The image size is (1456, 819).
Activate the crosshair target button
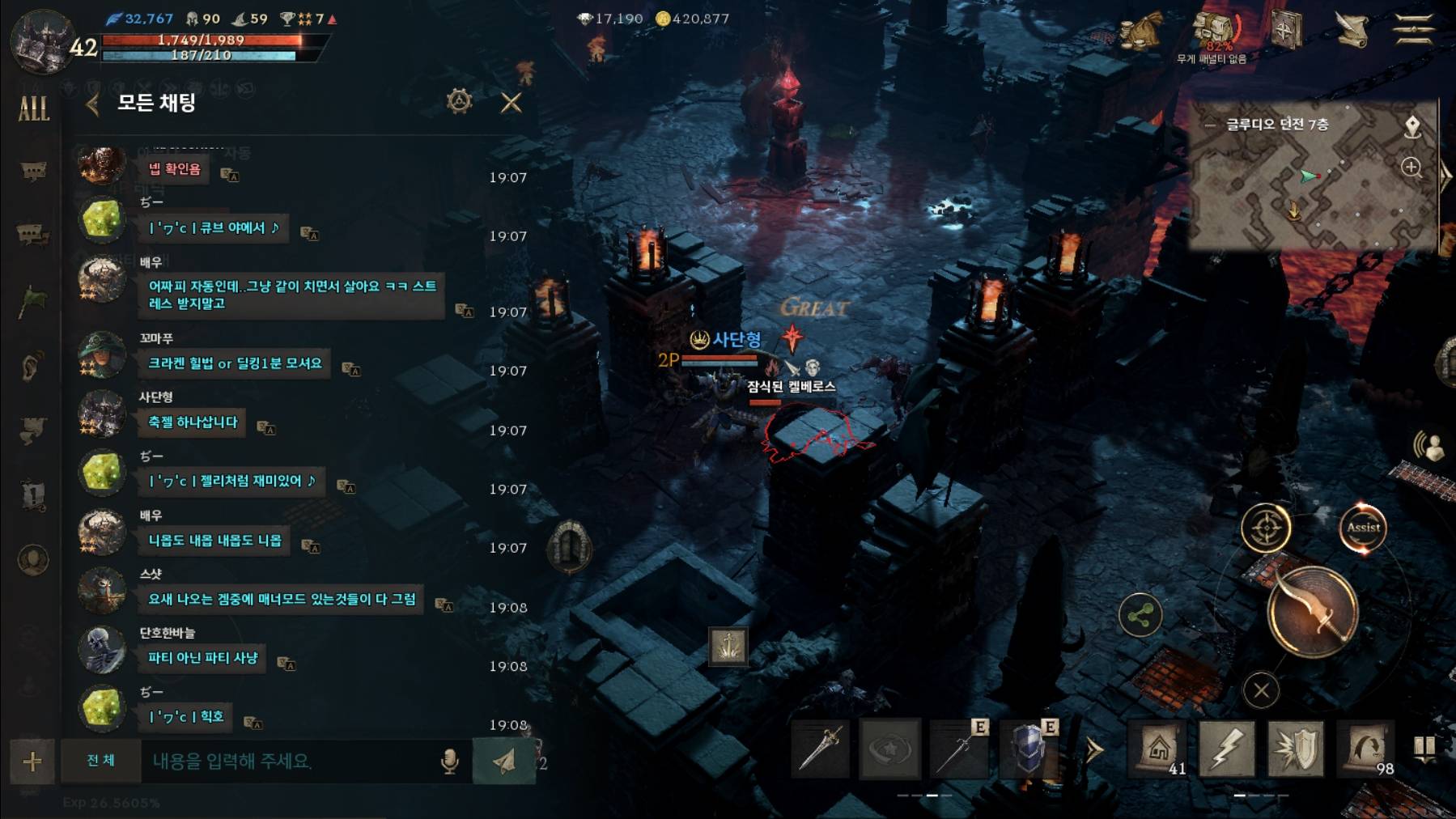[x=1266, y=528]
